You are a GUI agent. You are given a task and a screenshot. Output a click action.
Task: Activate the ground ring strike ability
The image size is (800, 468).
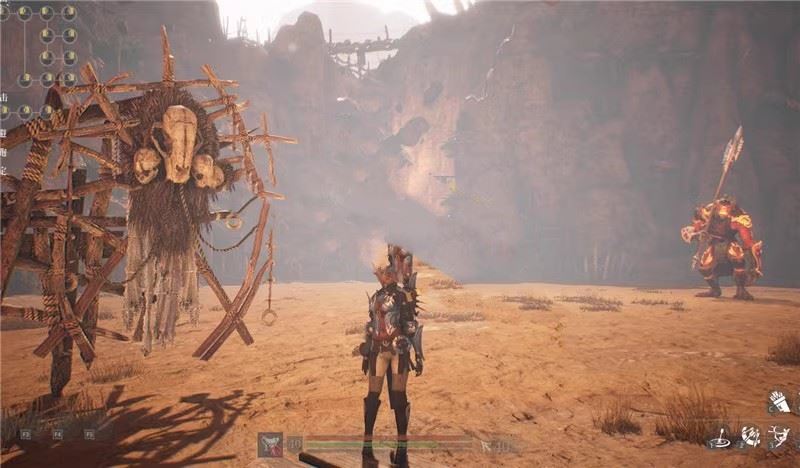(718, 437)
